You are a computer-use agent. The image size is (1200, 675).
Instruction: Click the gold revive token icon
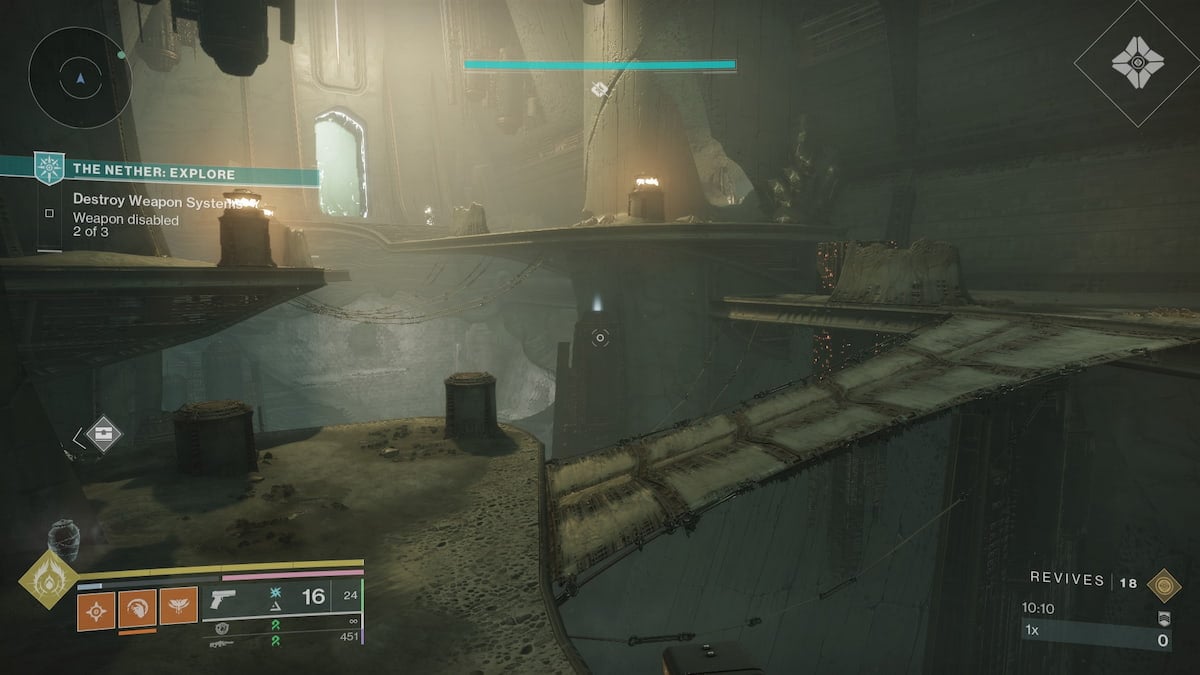pos(1162,584)
